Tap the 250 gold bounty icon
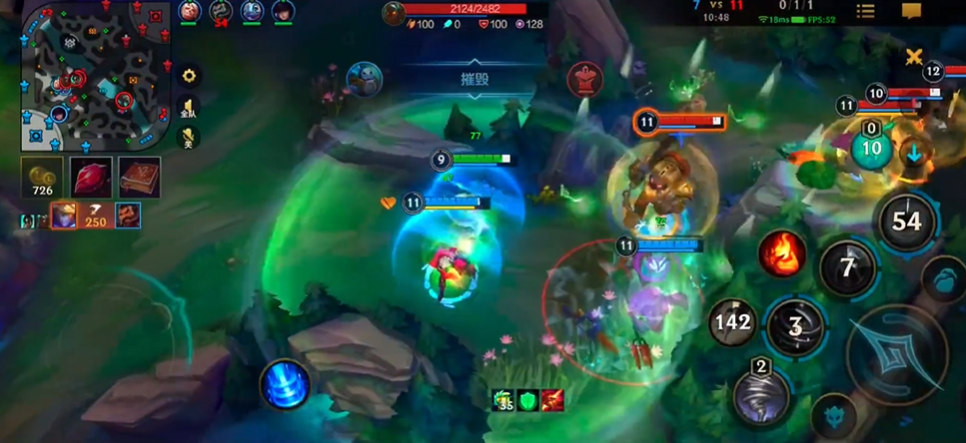 click(96, 215)
